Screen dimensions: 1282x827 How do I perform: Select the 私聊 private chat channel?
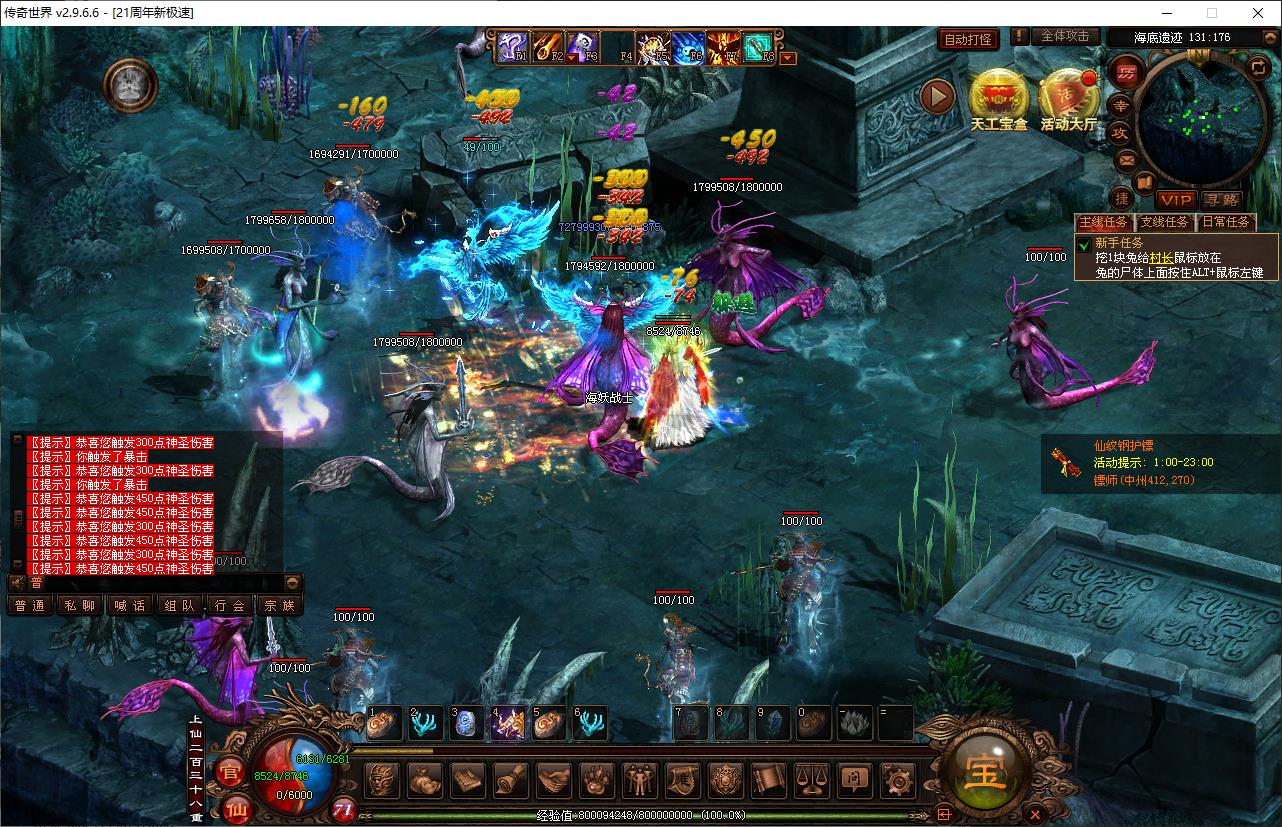pyautogui.click(x=79, y=605)
